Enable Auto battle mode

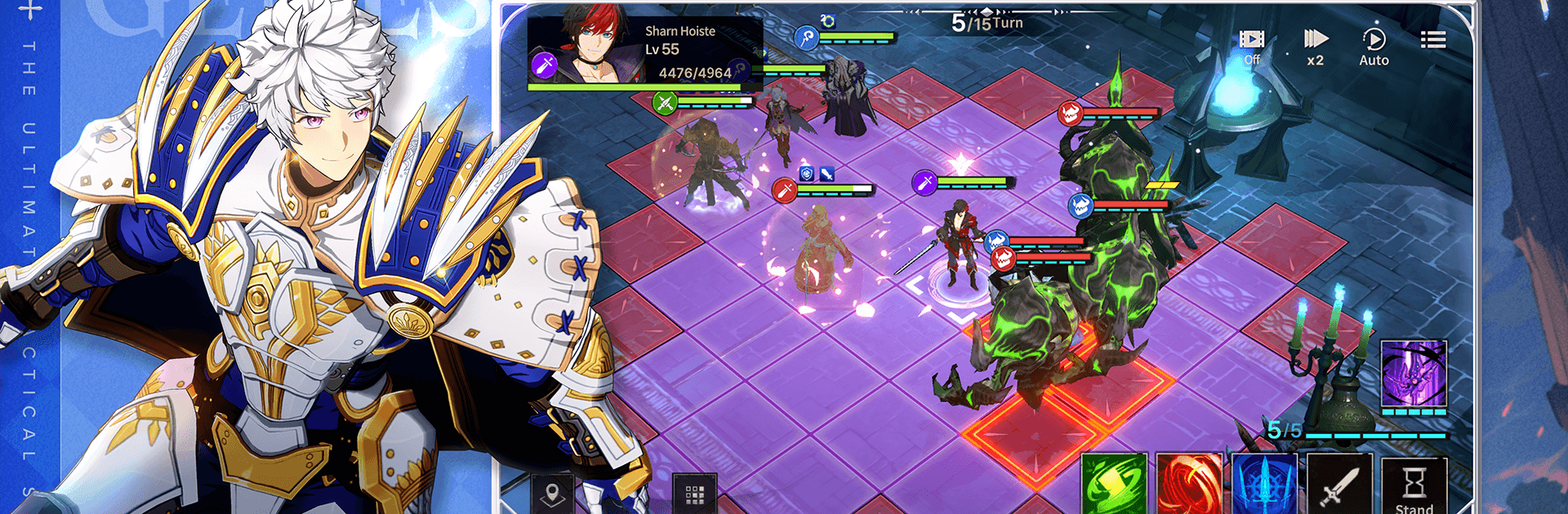click(x=1374, y=46)
